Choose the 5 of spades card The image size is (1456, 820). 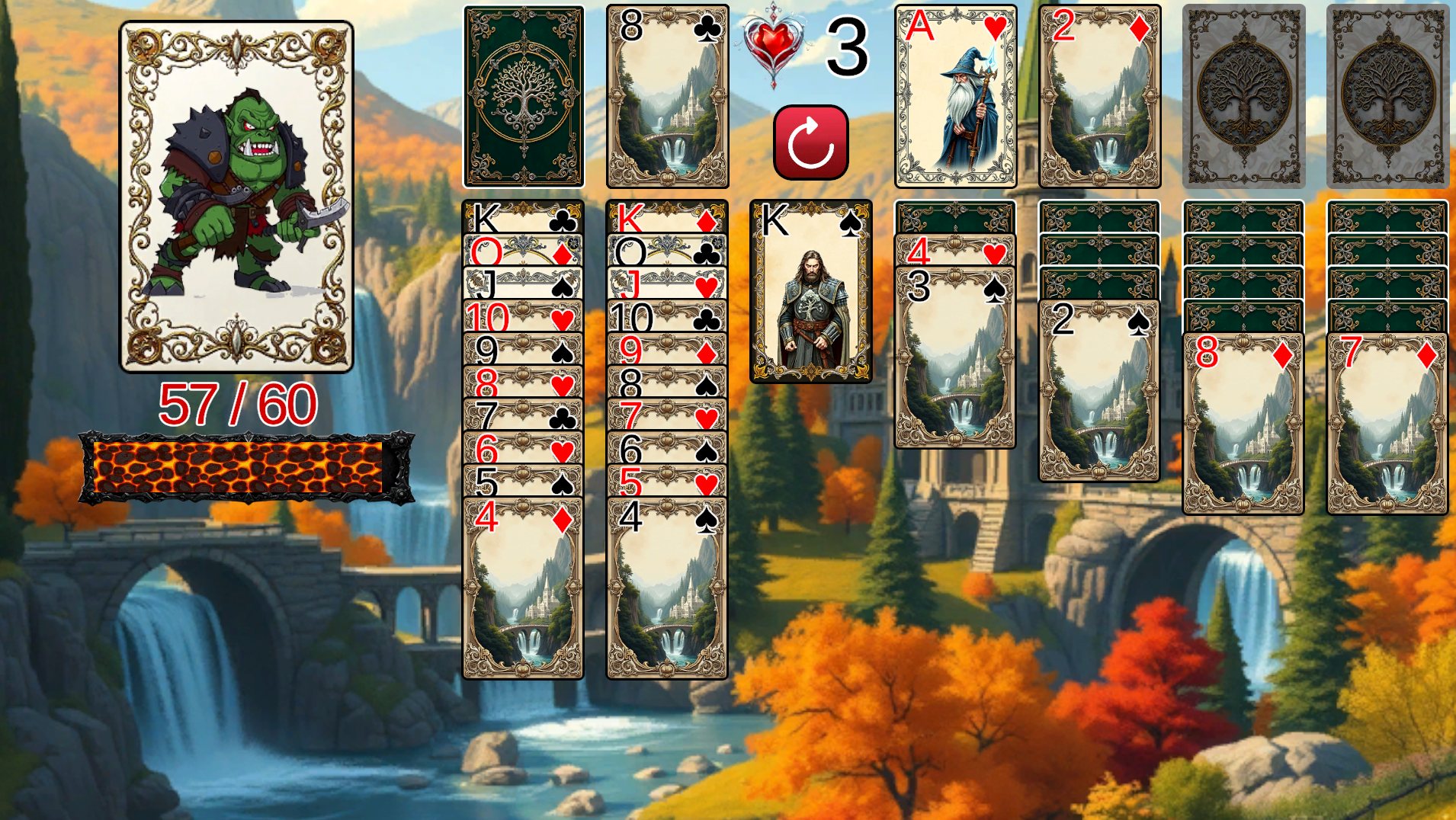click(523, 482)
